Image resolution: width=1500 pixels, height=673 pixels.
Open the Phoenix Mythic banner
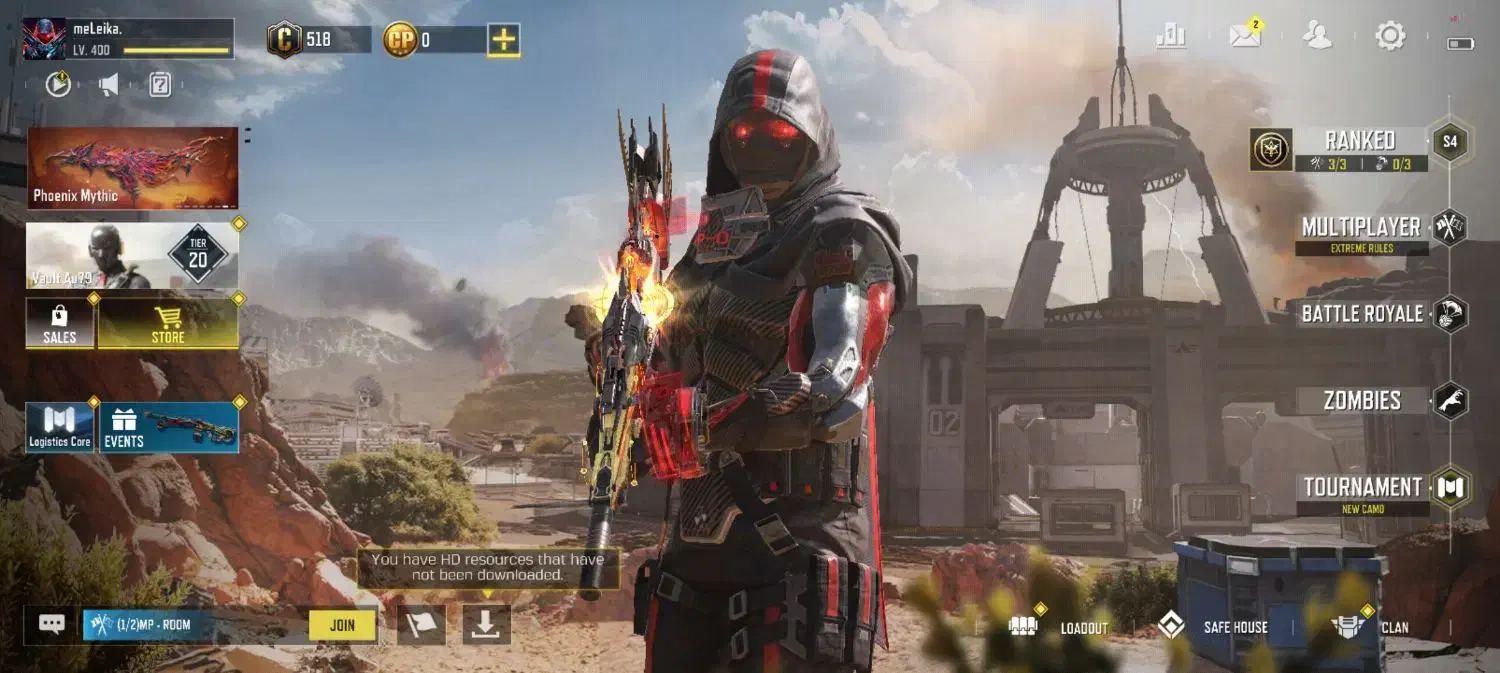click(x=132, y=167)
